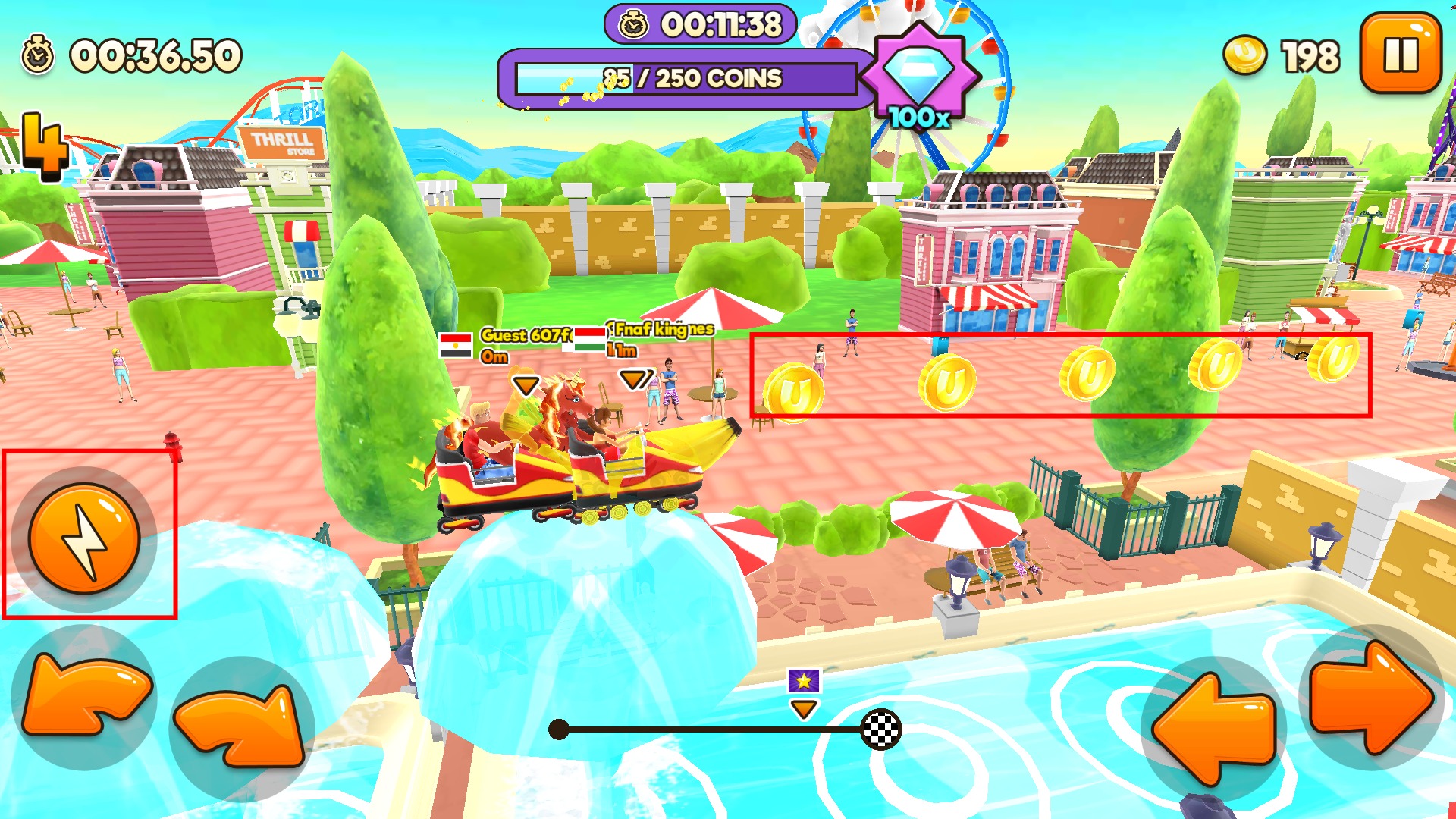Tap the right-pointing orange arrow button
The height and width of the screenshot is (819, 1456).
point(1371,698)
